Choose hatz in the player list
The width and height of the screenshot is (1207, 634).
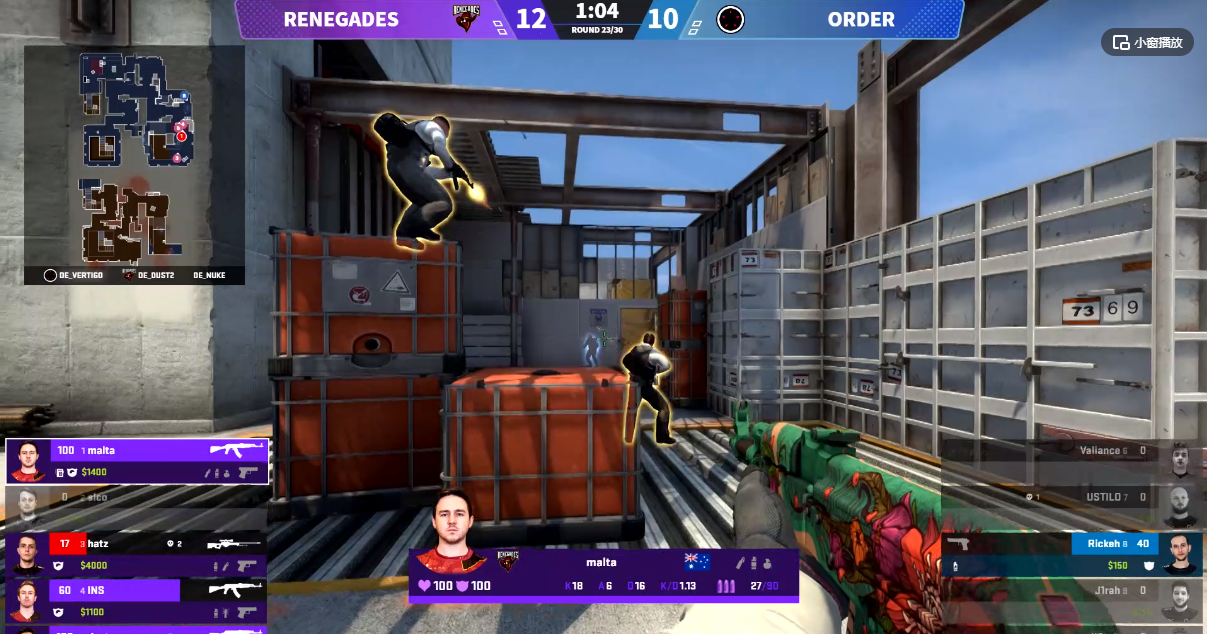pos(137,554)
